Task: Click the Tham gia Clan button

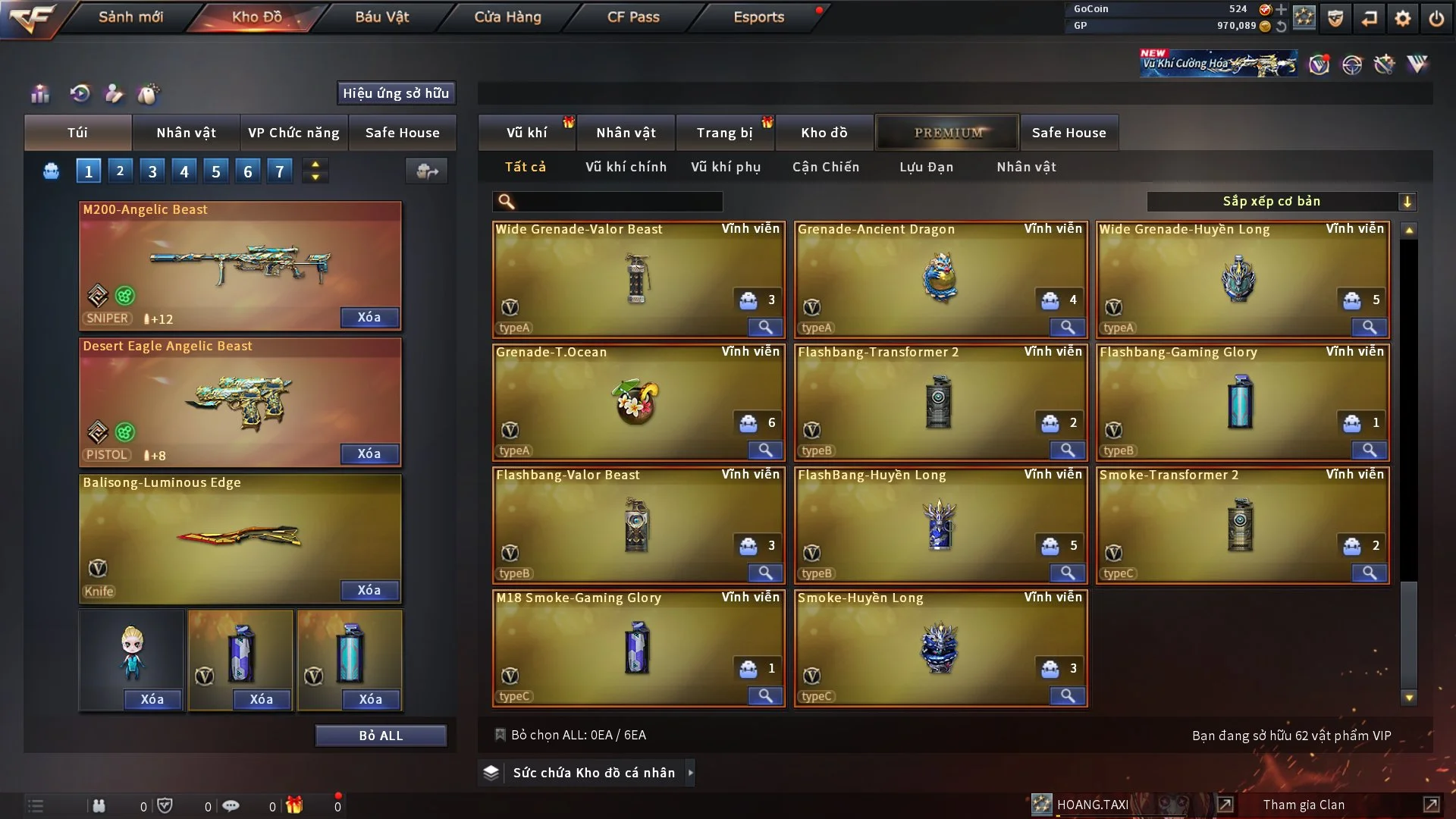Action: [1304, 805]
